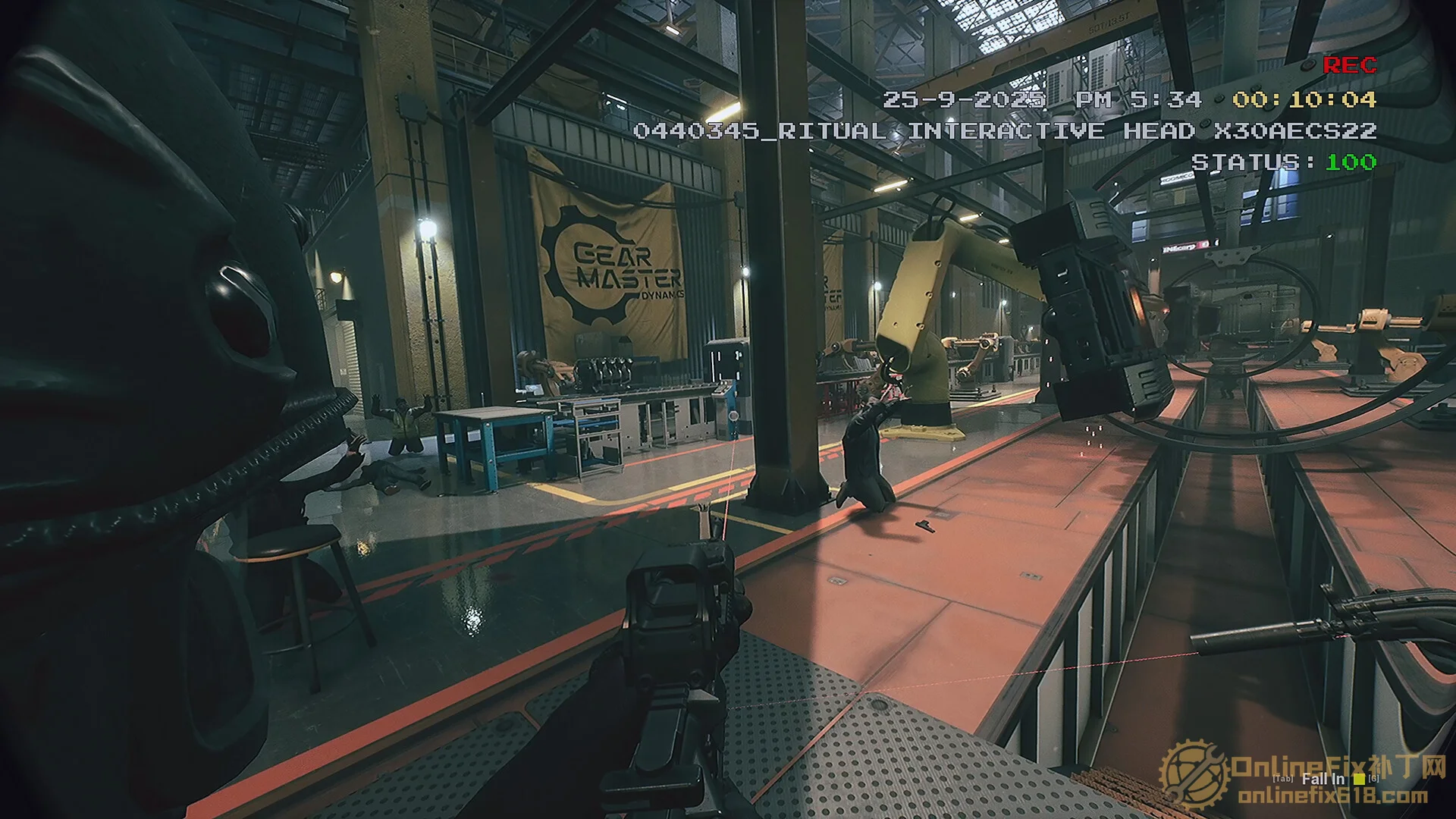The height and width of the screenshot is (819, 1456).
Task: Click the yellow team color square
Action: tap(1359, 779)
